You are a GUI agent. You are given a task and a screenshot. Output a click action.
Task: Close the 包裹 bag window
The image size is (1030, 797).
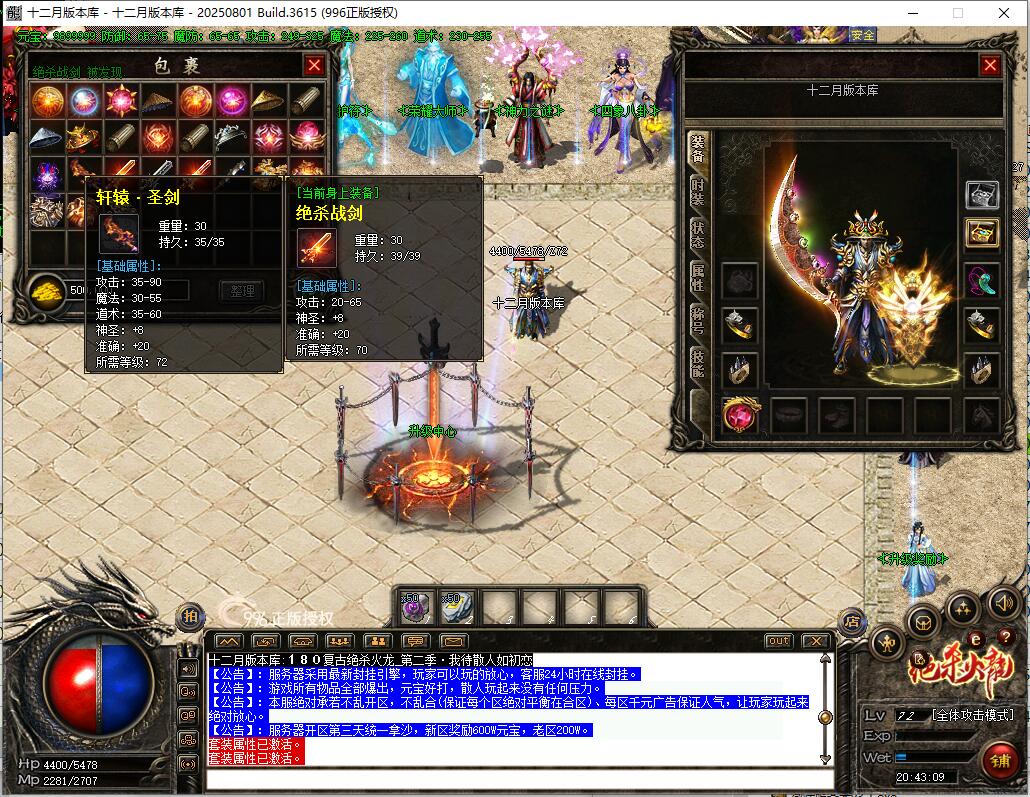click(x=314, y=66)
